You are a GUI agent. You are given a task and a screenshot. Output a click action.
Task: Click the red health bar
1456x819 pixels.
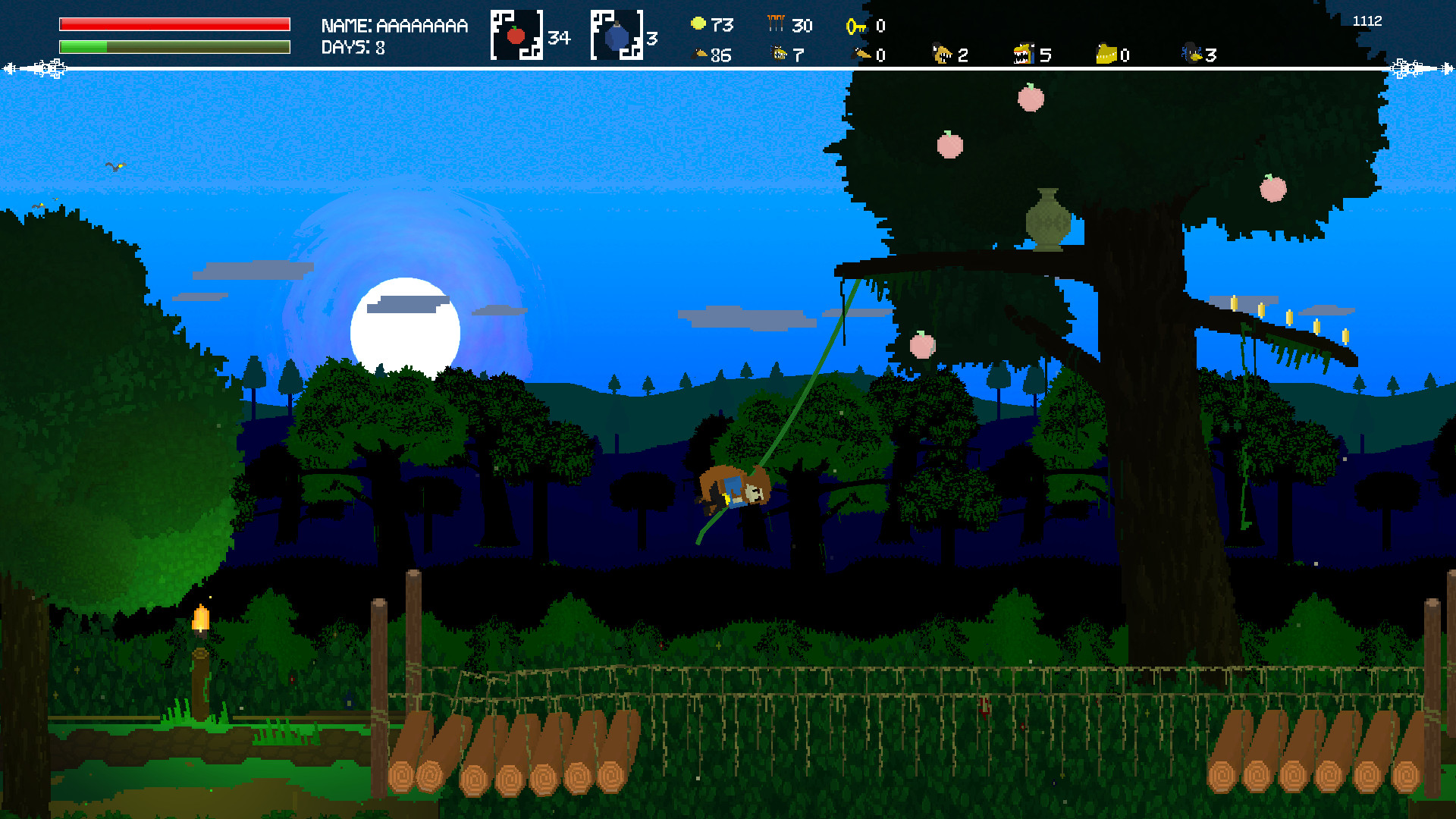tap(173, 24)
